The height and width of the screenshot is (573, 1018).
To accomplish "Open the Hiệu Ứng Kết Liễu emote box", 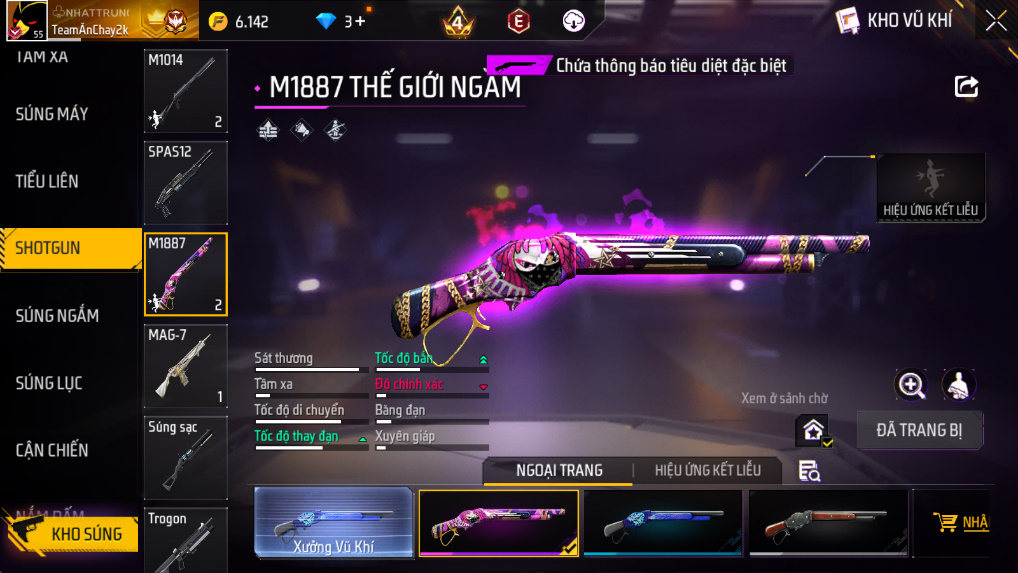I will [x=930, y=187].
